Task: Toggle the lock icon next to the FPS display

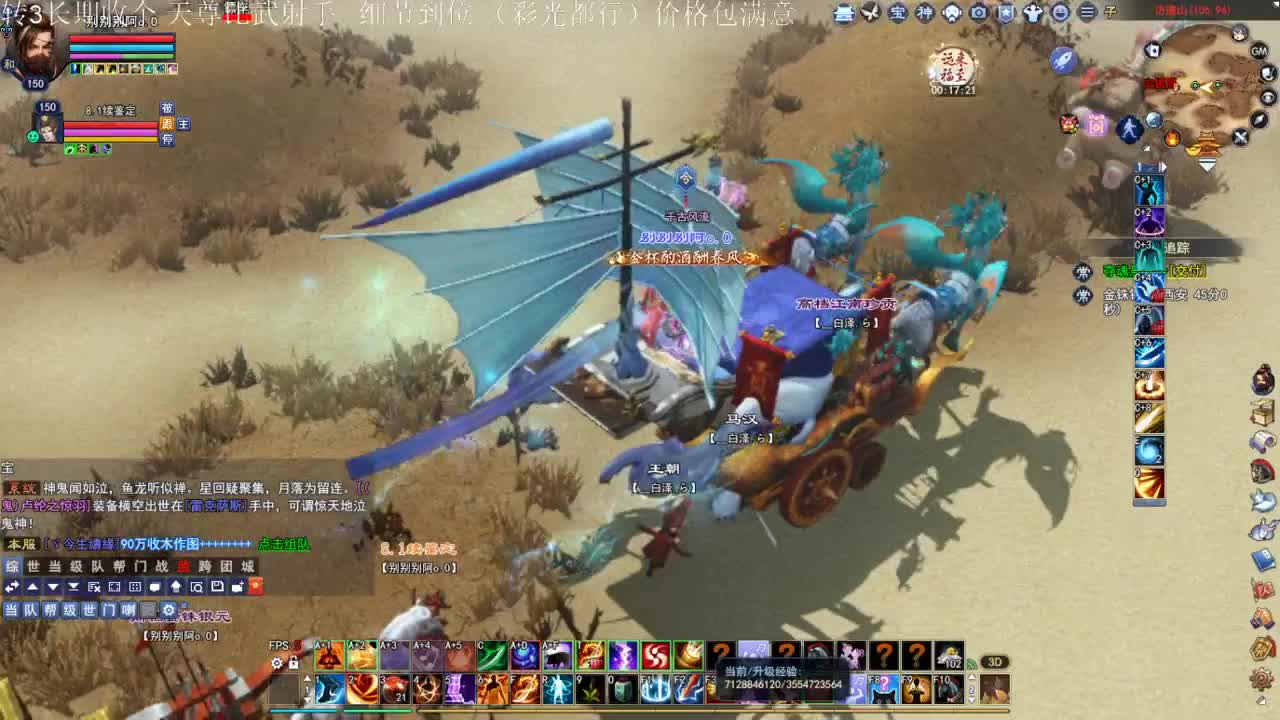Action: 294,662
